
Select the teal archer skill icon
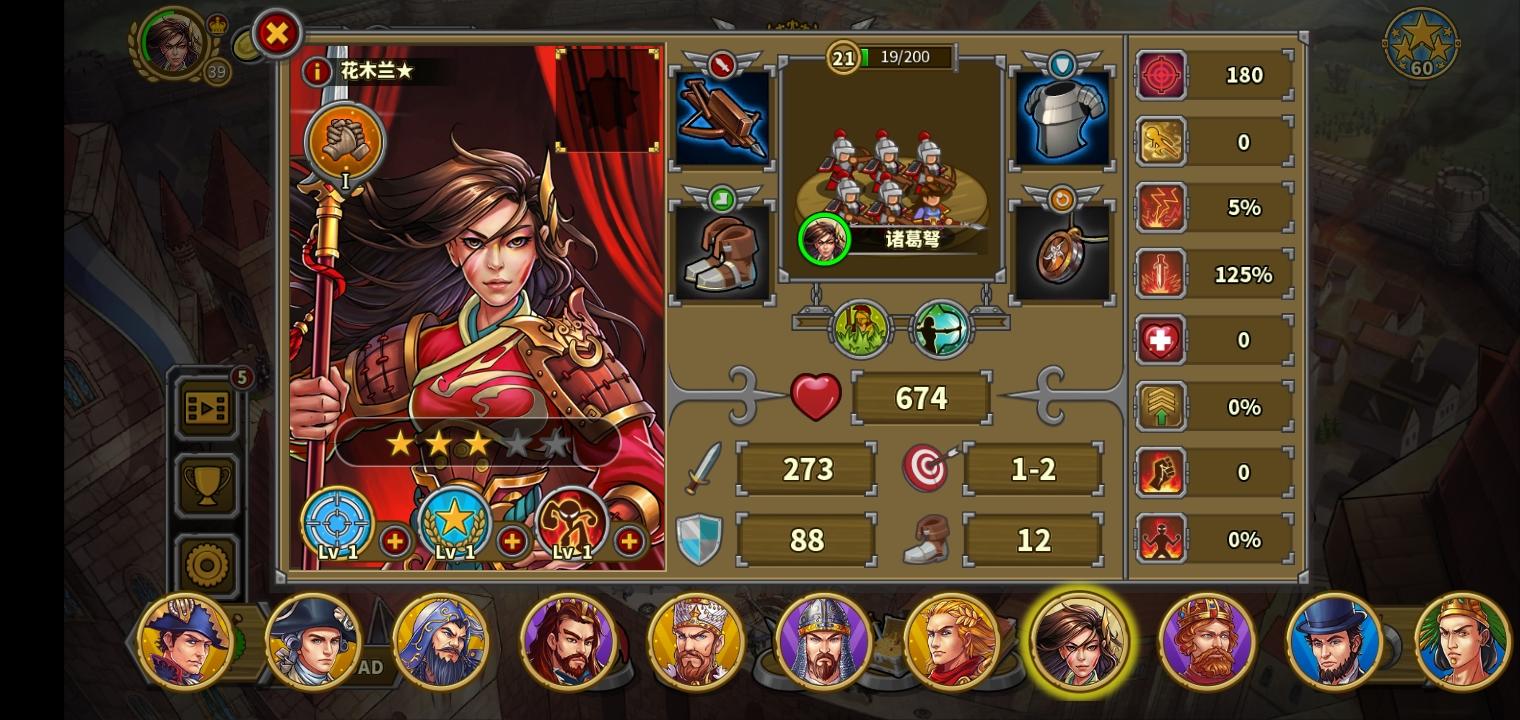[938, 328]
